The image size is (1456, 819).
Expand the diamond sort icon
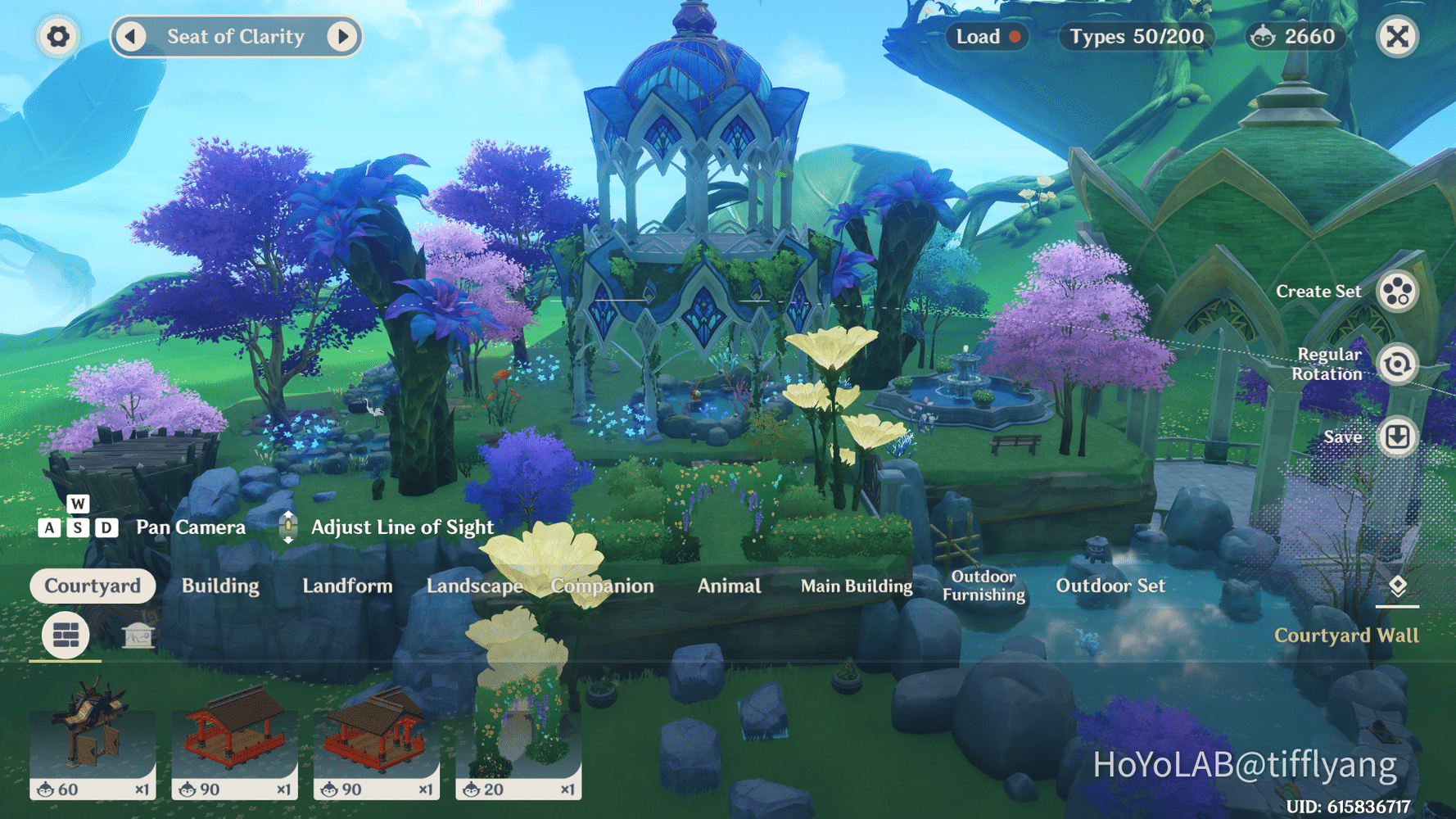pos(1397,586)
